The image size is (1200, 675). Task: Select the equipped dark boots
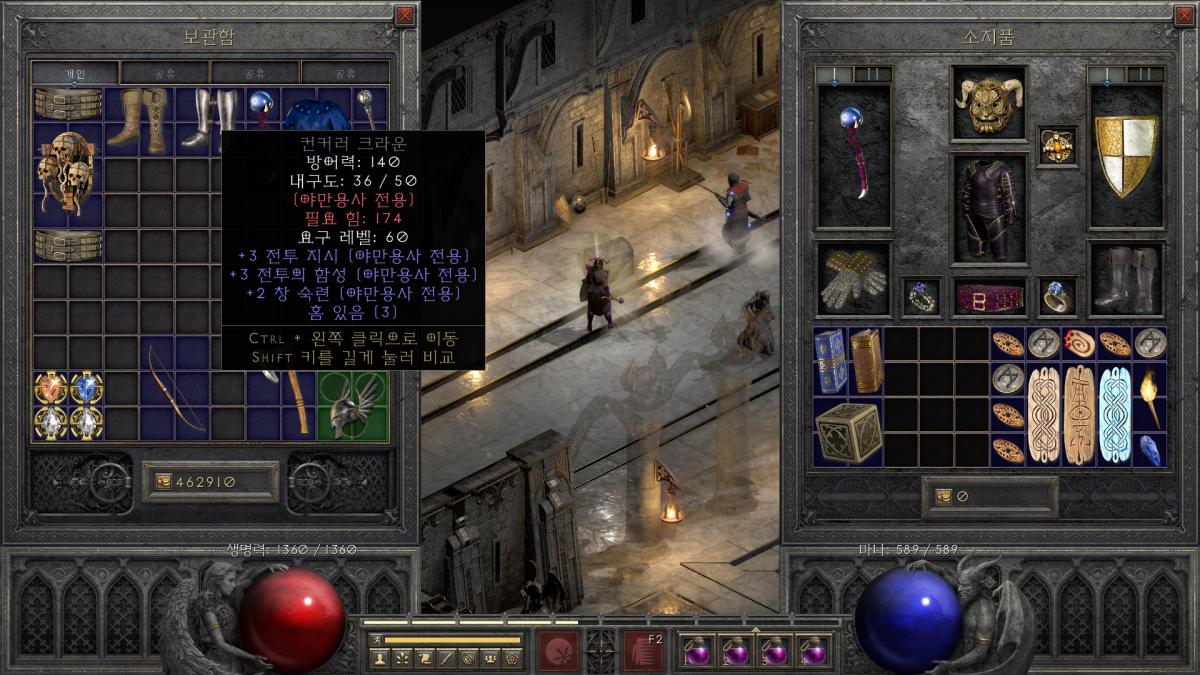tap(1126, 278)
